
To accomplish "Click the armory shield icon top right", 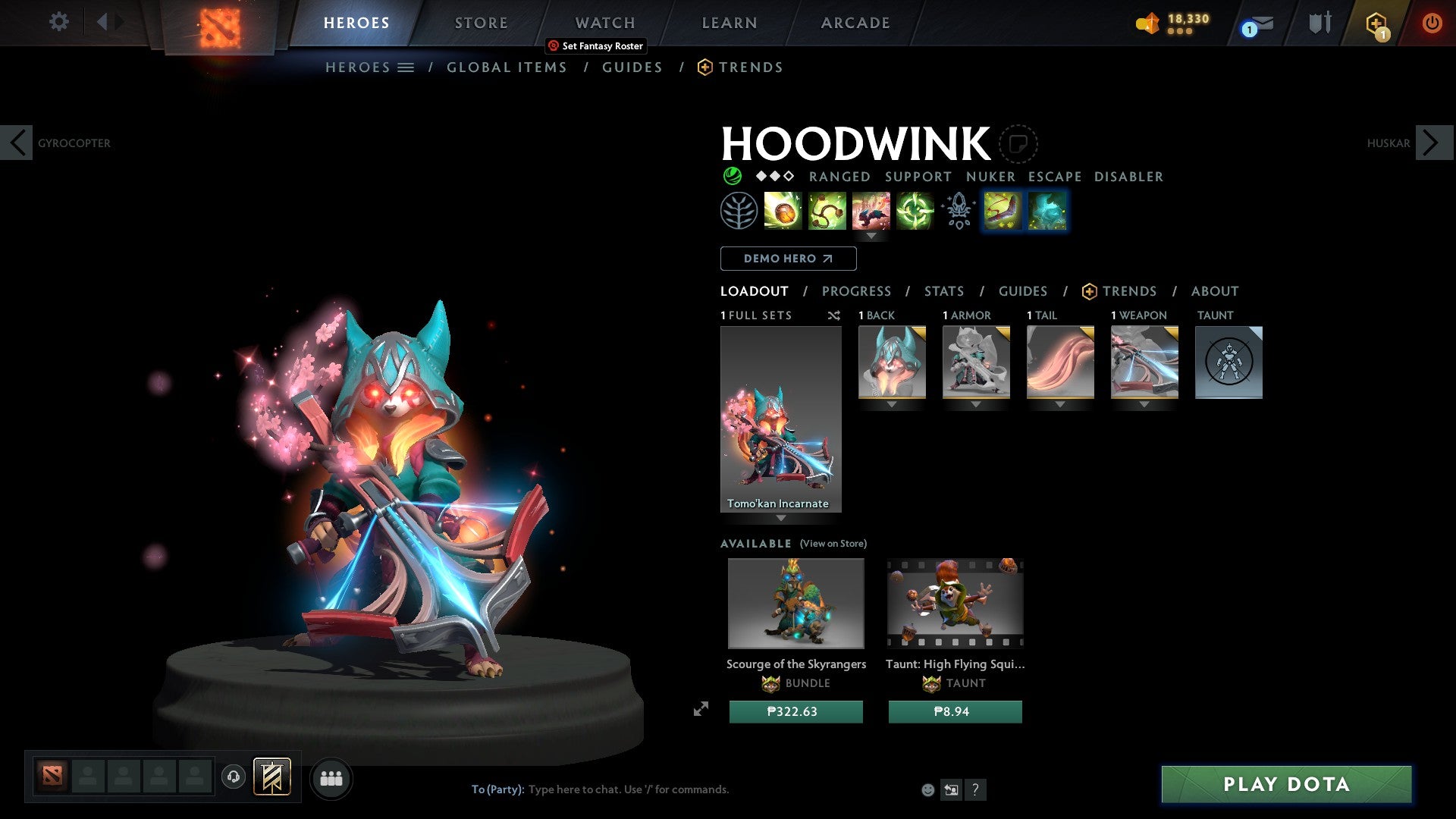I will (x=1319, y=22).
